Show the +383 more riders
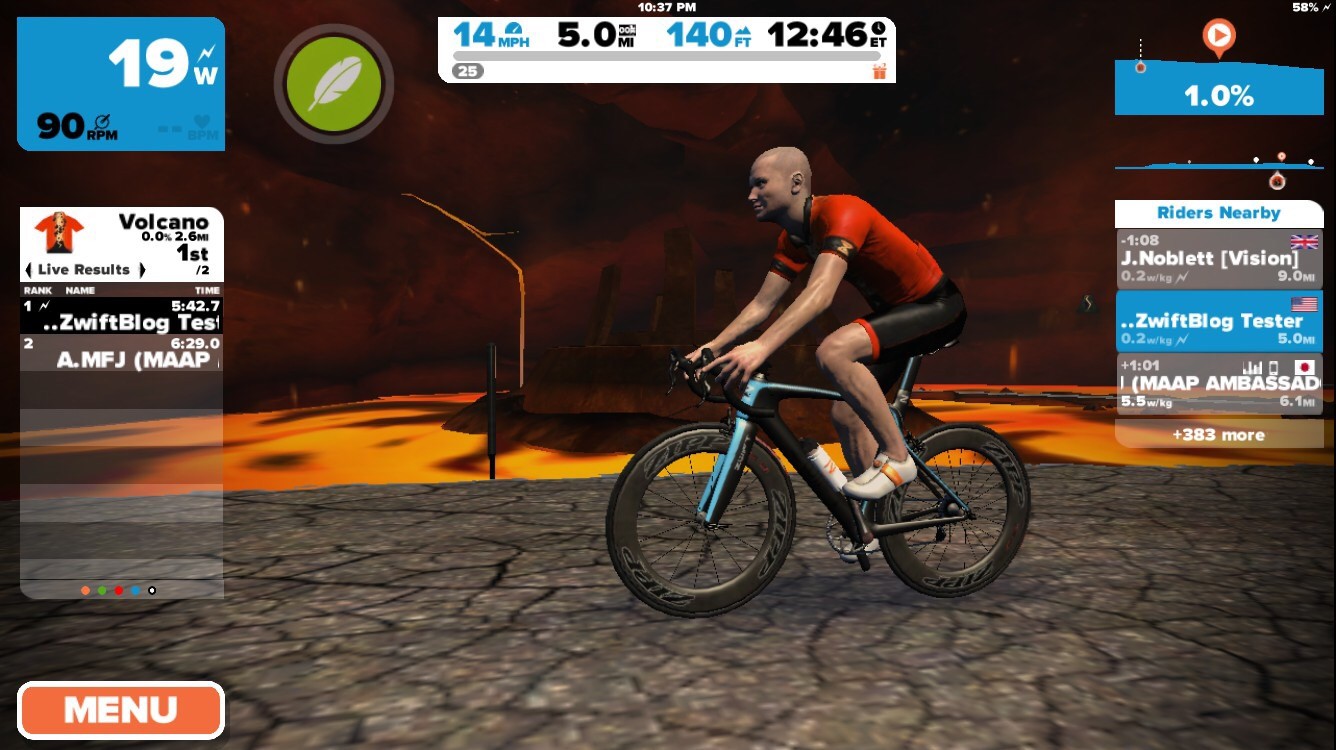Viewport: 1336px width, 750px height. click(1218, 435)
